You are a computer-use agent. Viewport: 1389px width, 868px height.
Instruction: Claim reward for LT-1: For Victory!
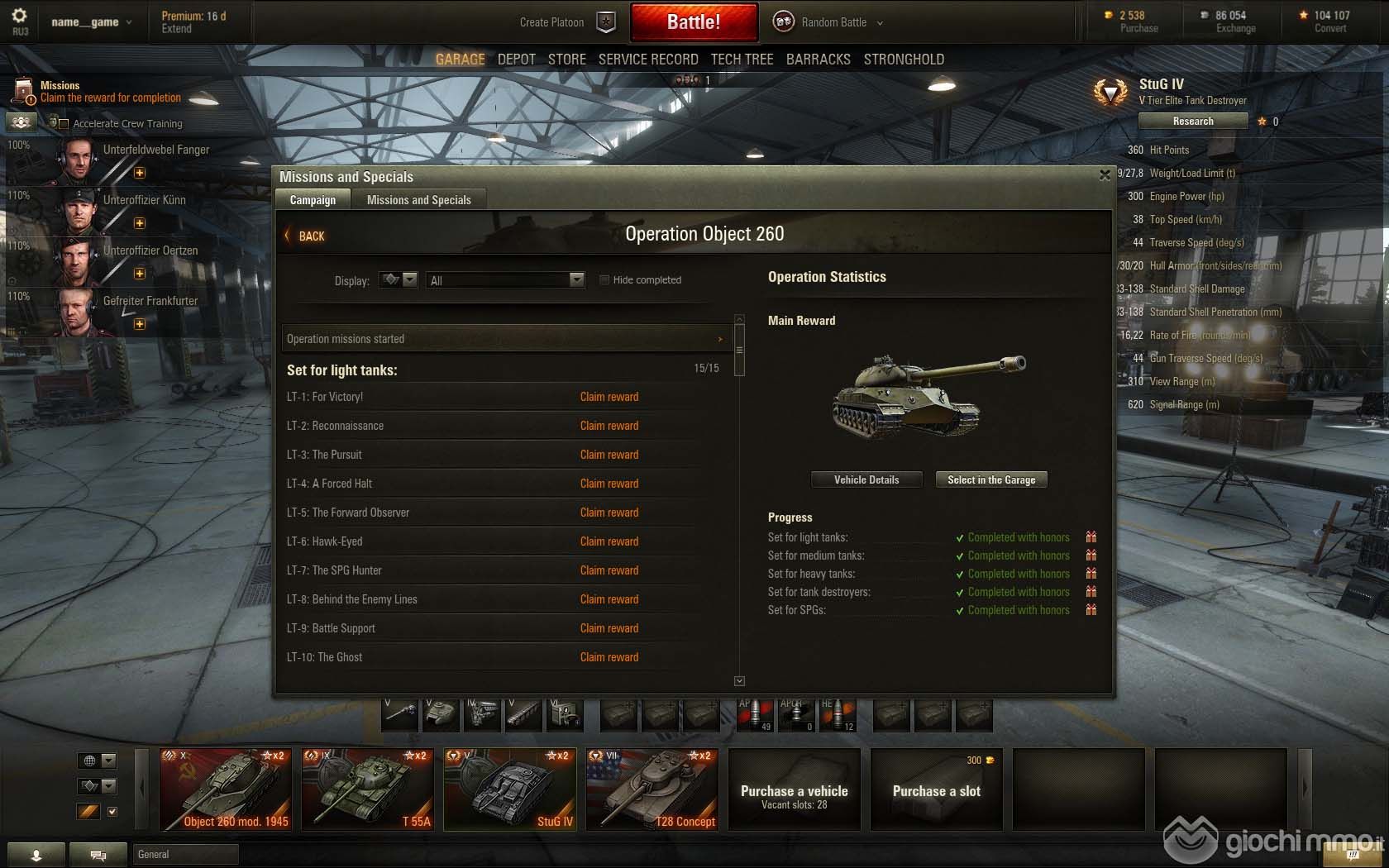coord(609,397)
